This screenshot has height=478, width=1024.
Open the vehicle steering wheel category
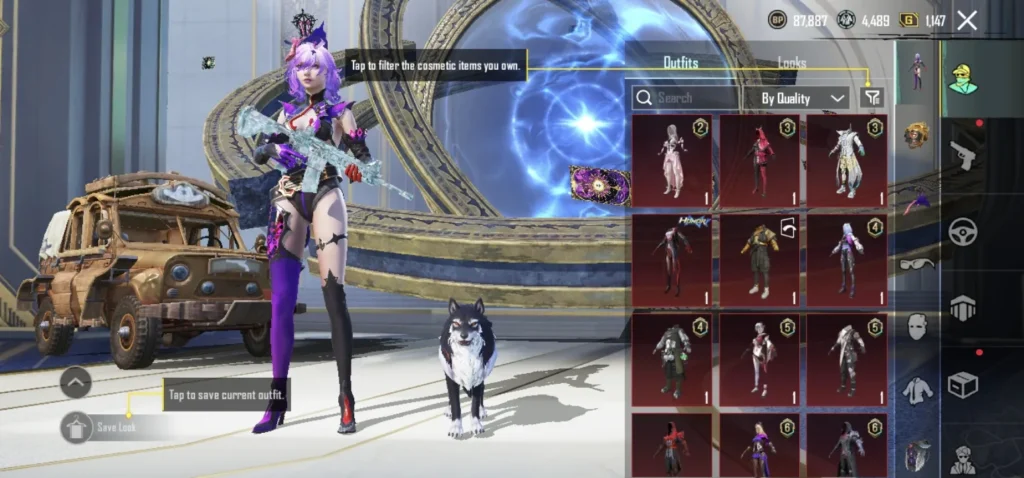point(963,231)
